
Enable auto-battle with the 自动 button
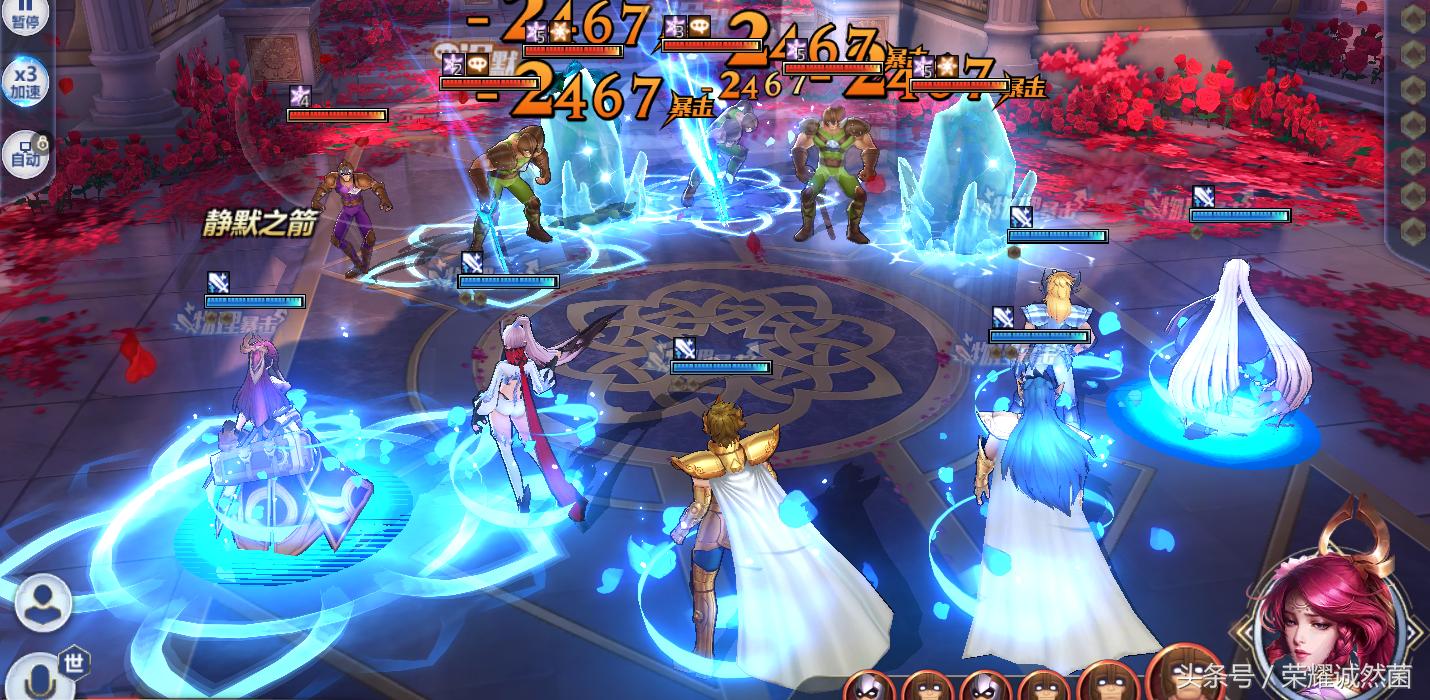click(x=25, y=153)
